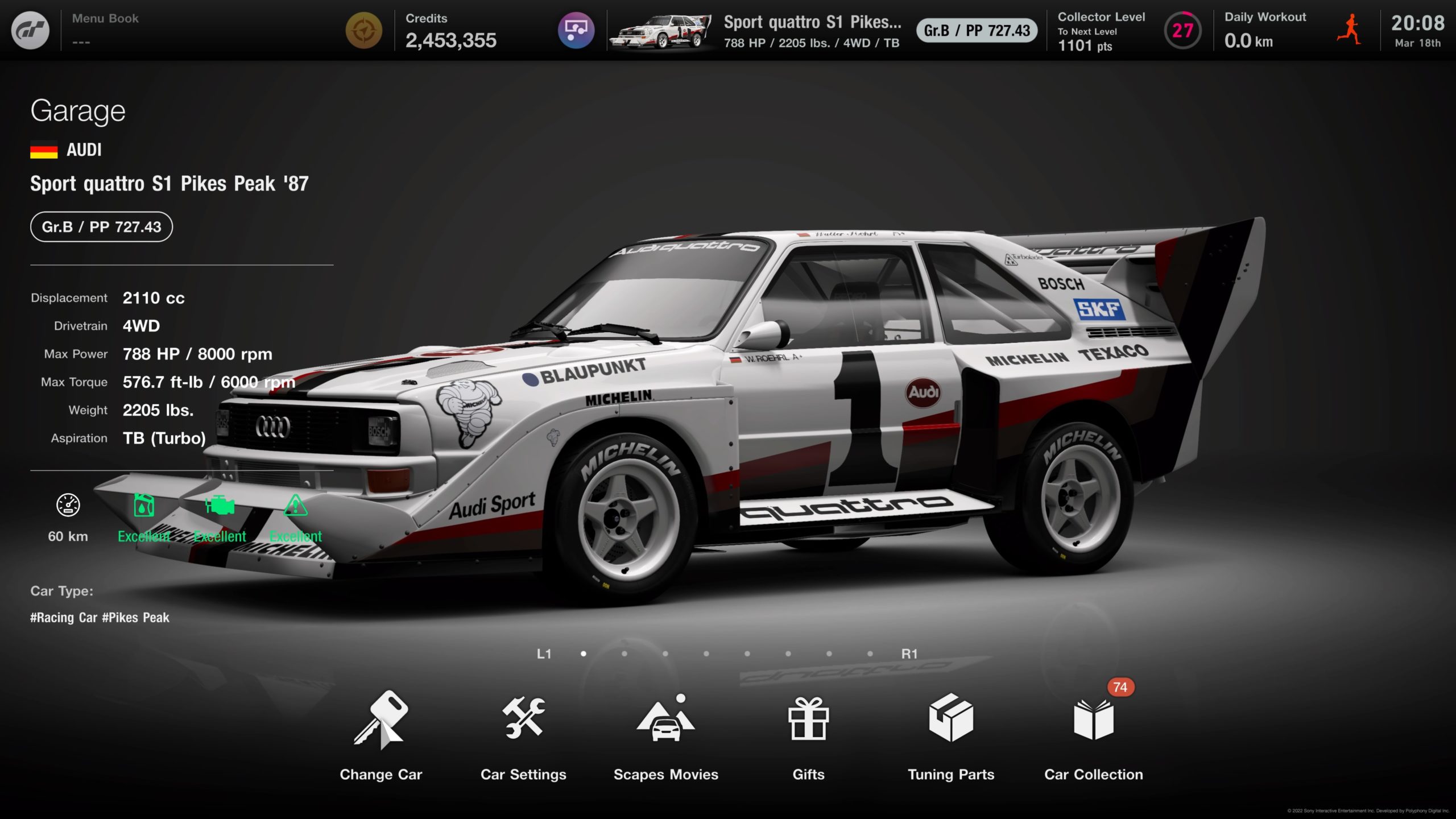Click the Gr.B / PP 727.43 badge under car name
Image resolution: width=1456 pixels, height=819 pixels.
[x=101, y=227]
